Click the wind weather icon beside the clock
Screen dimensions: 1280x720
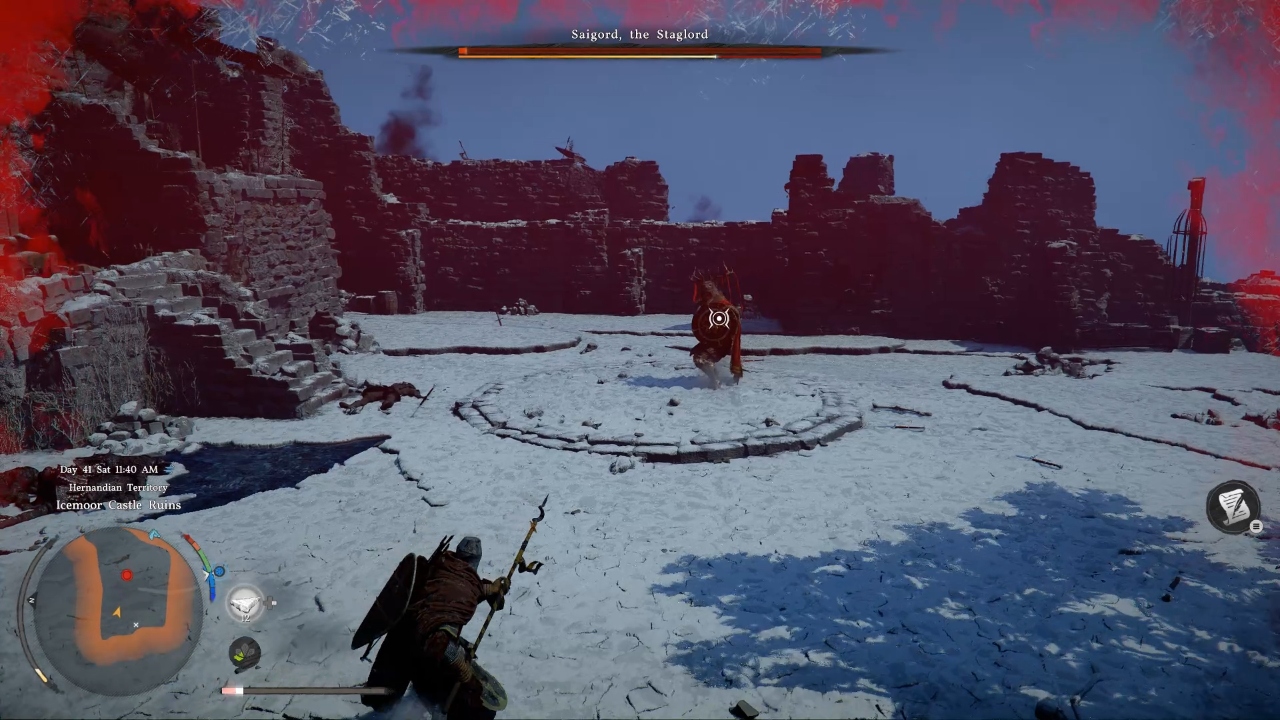(x=170, y=468)
